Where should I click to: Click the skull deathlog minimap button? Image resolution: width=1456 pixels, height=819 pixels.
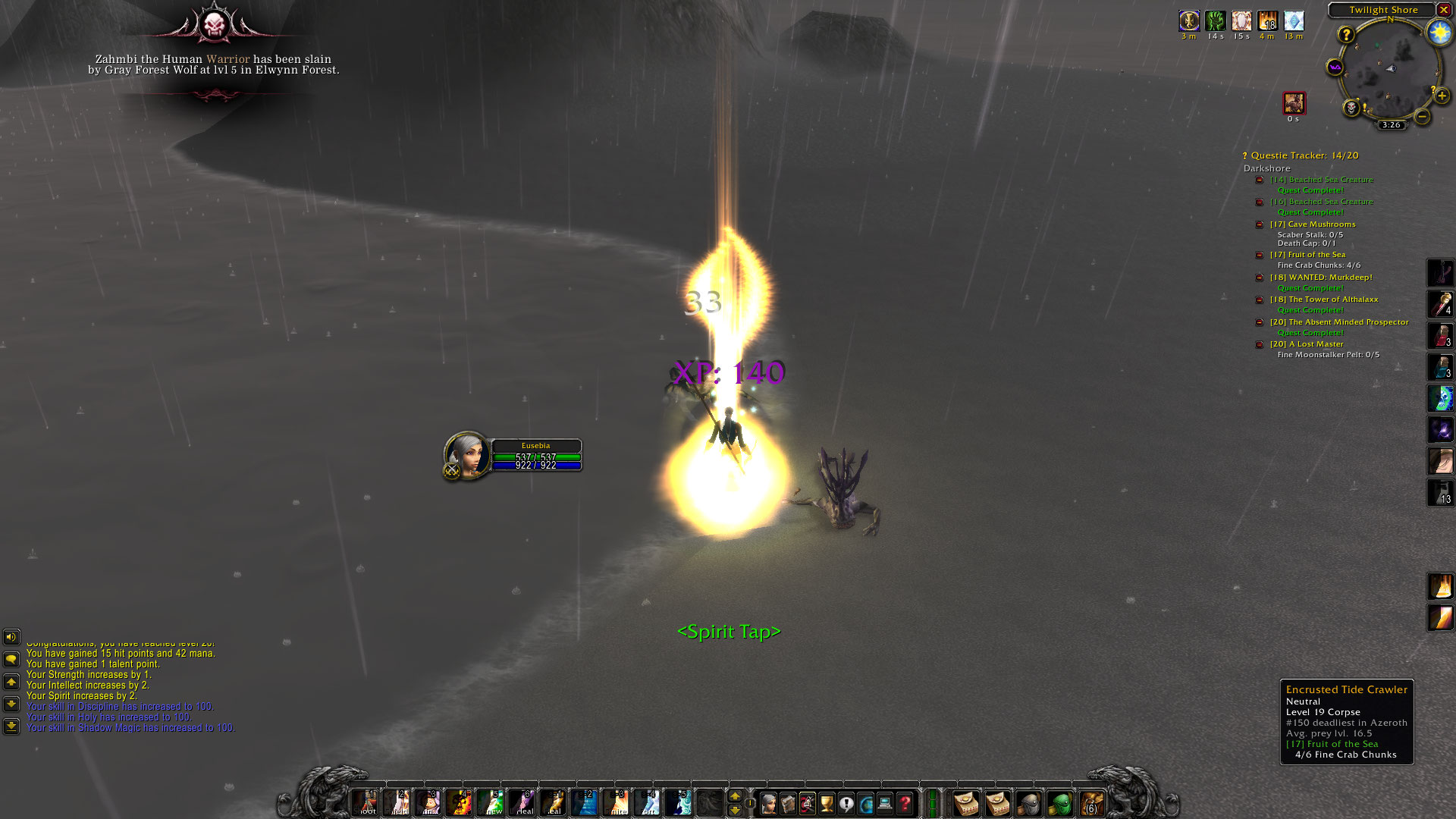(1351, 108)
